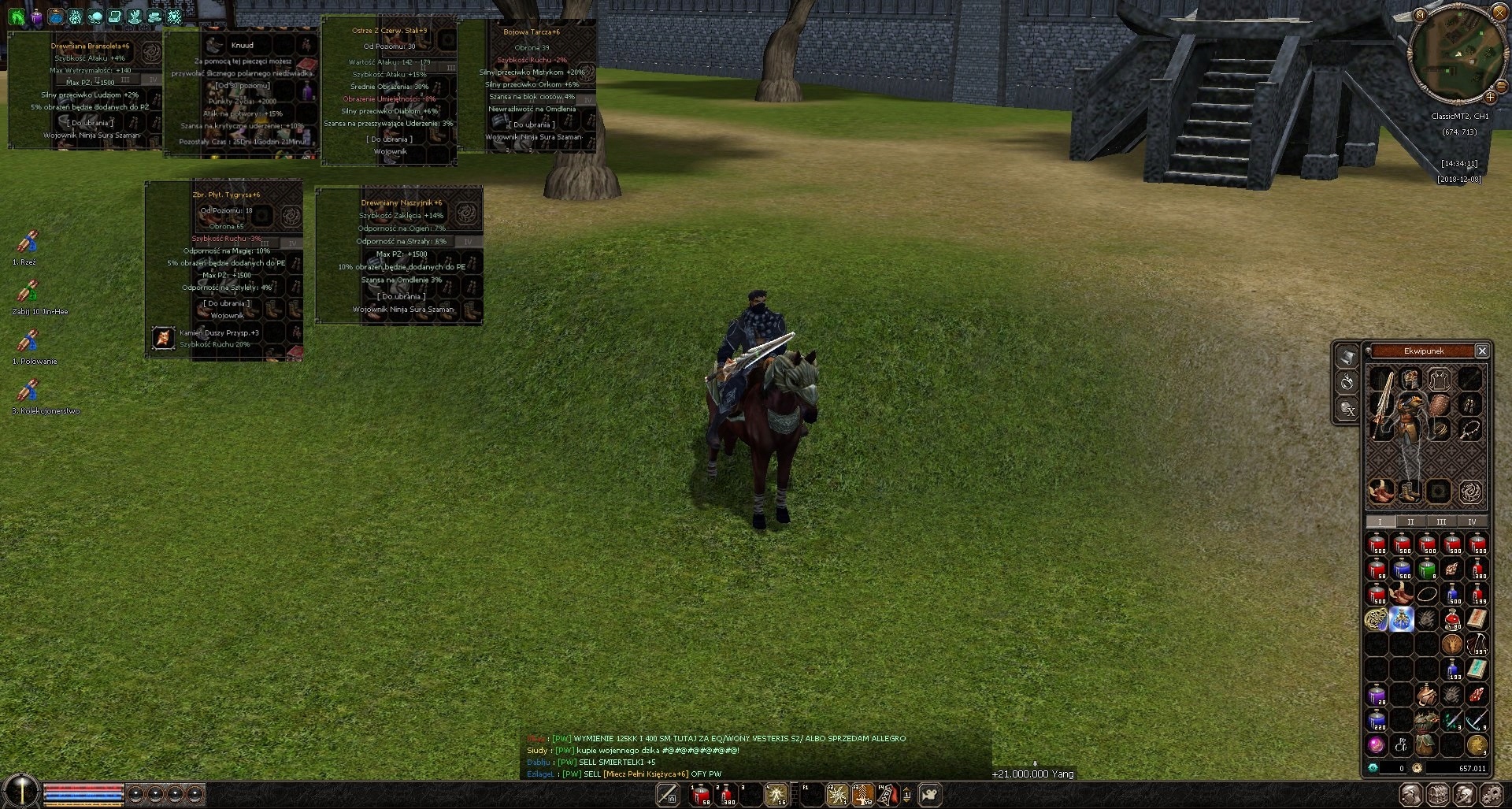The image size is (1512, 809).
Task: Select the equipped shield slot
Action: [x=1439, y=404]
